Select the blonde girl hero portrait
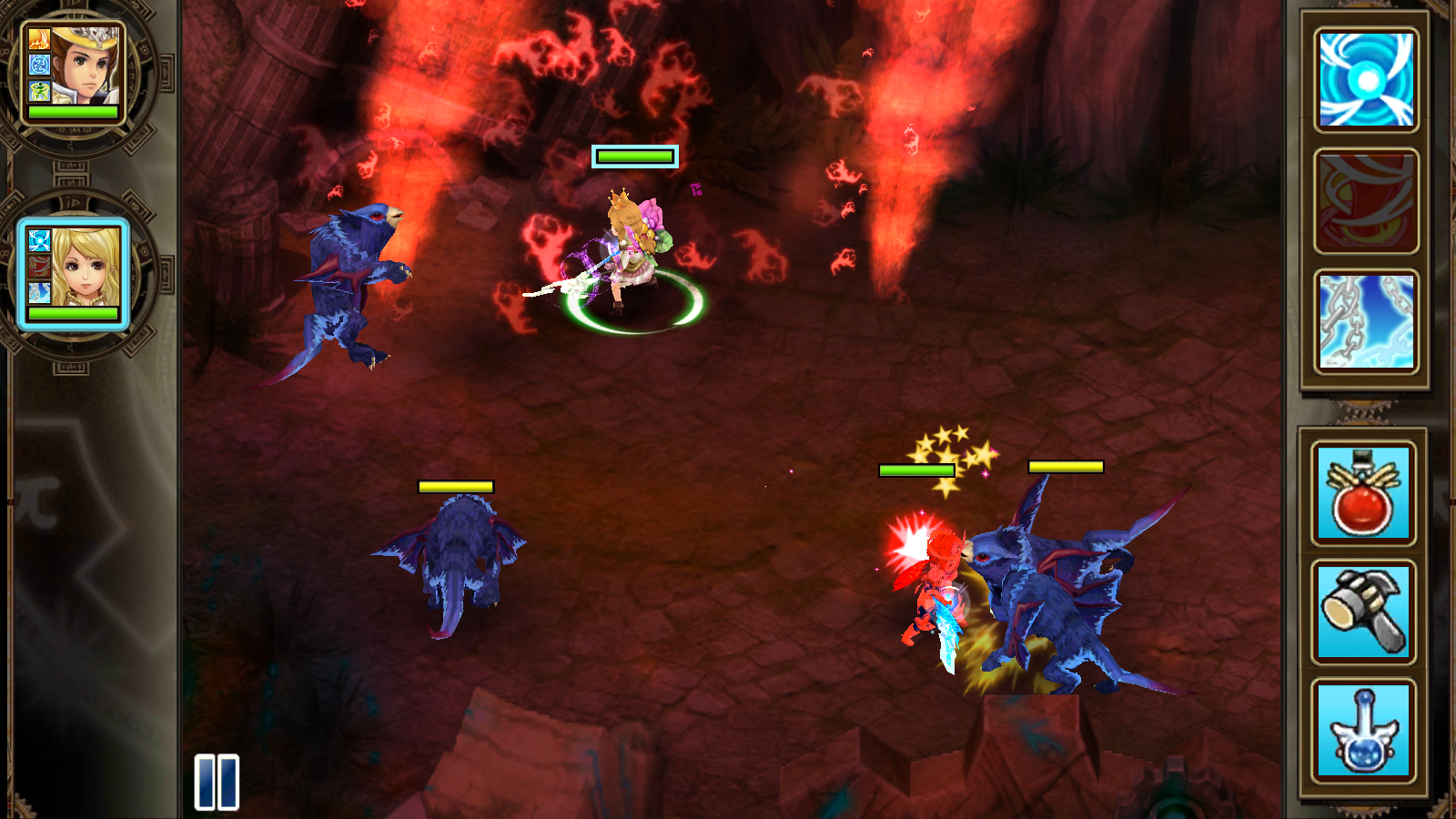The image size is (1456, 819). pyautogui.click(x=74, y=271)
